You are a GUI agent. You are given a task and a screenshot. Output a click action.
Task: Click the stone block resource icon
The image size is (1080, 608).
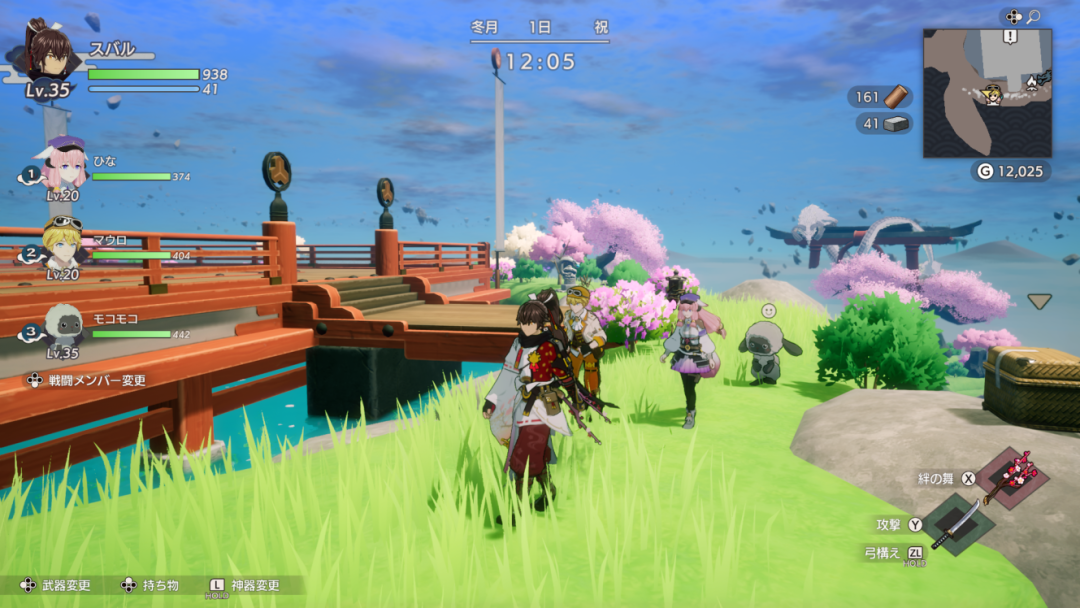coord(898,124)
